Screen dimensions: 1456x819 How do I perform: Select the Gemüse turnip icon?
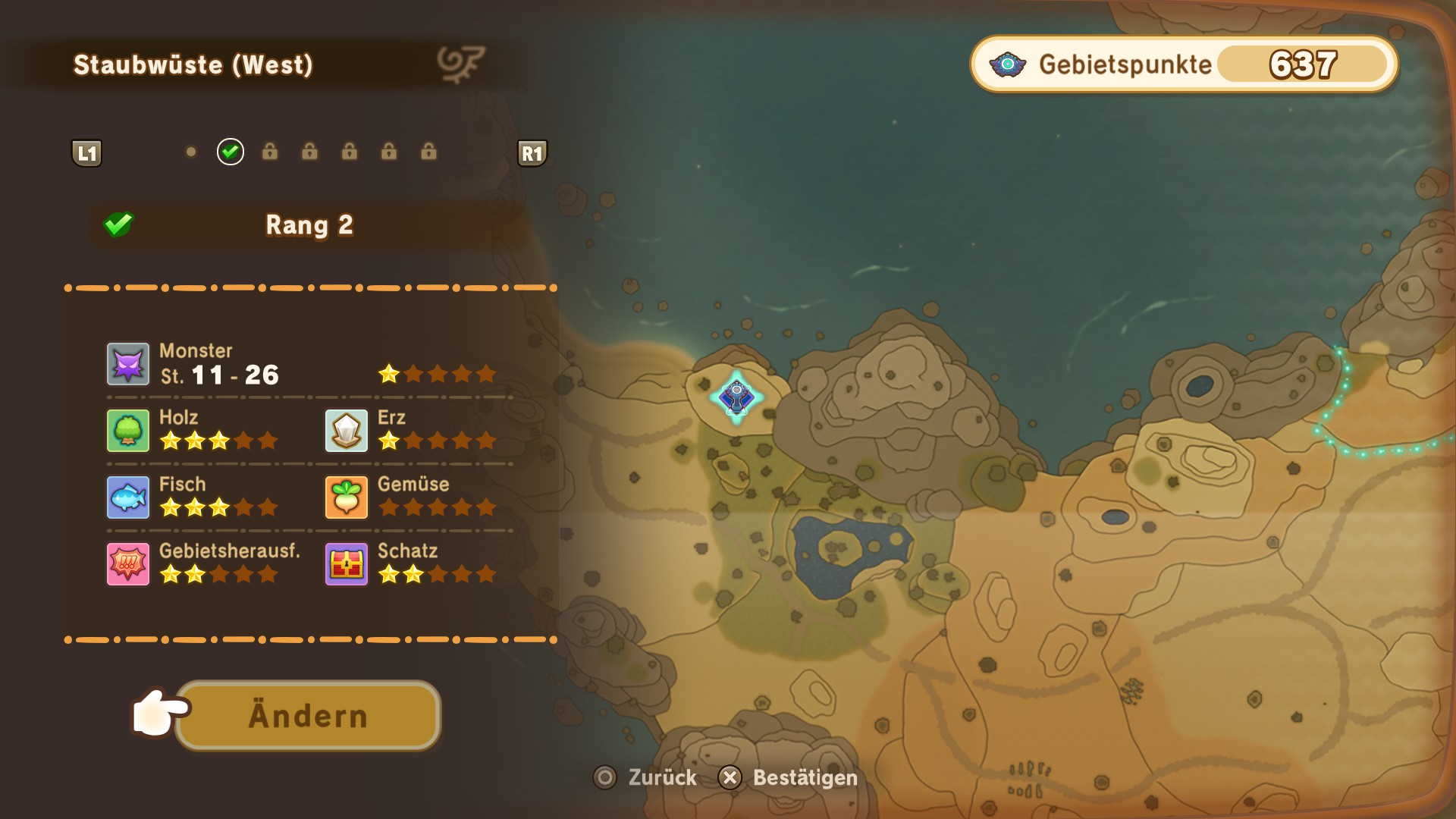347,497
